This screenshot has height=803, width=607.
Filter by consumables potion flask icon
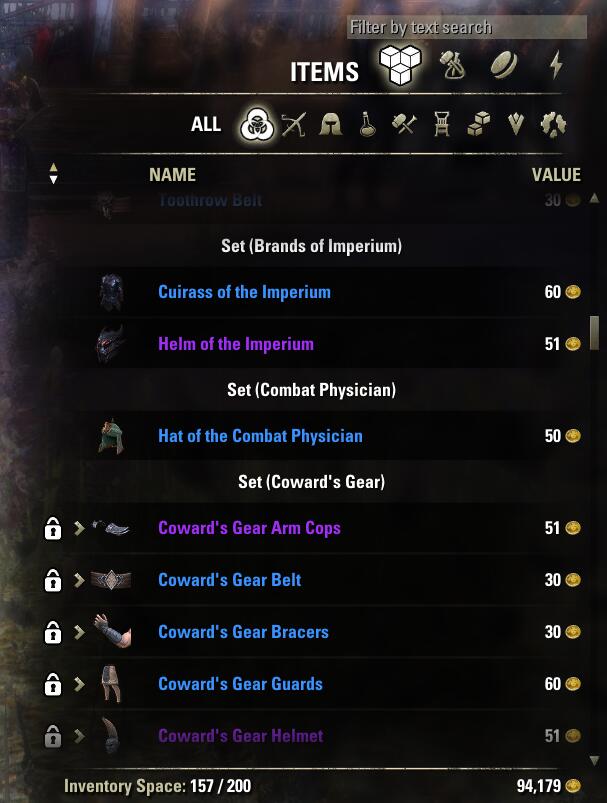pyautogui.click(x=368, y=125)
